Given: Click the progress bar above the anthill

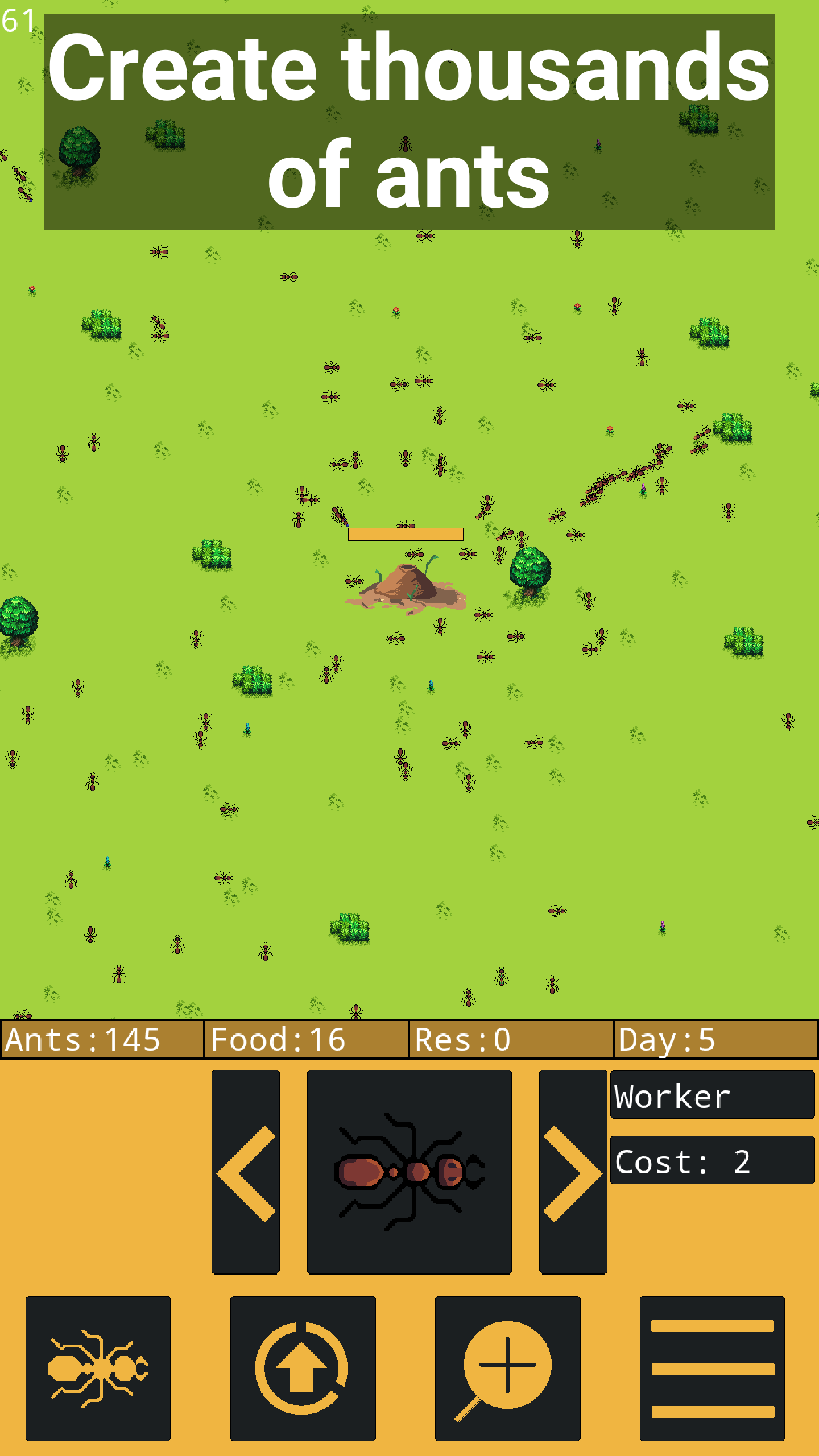Looking at the screenshot, I should [405, 533].
